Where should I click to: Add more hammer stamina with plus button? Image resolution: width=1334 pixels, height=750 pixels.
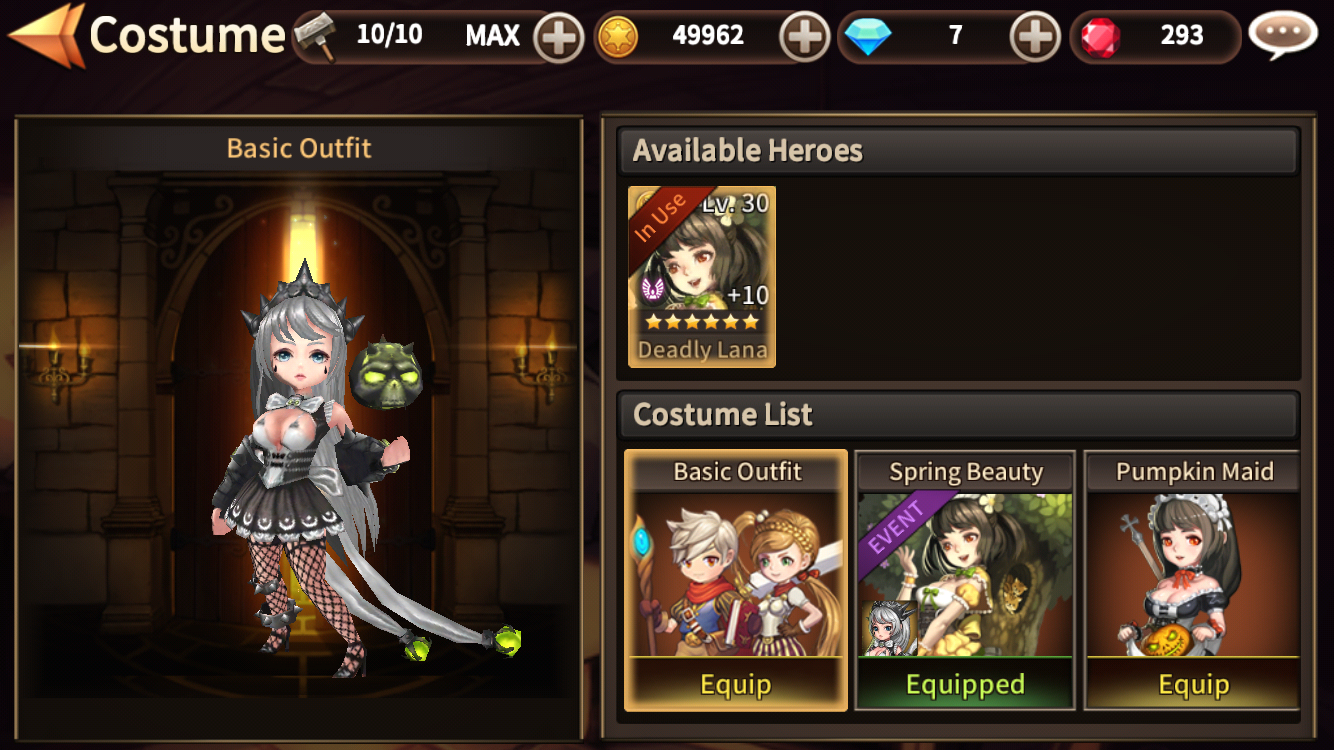pyautogui.click(x=558, y=38)
